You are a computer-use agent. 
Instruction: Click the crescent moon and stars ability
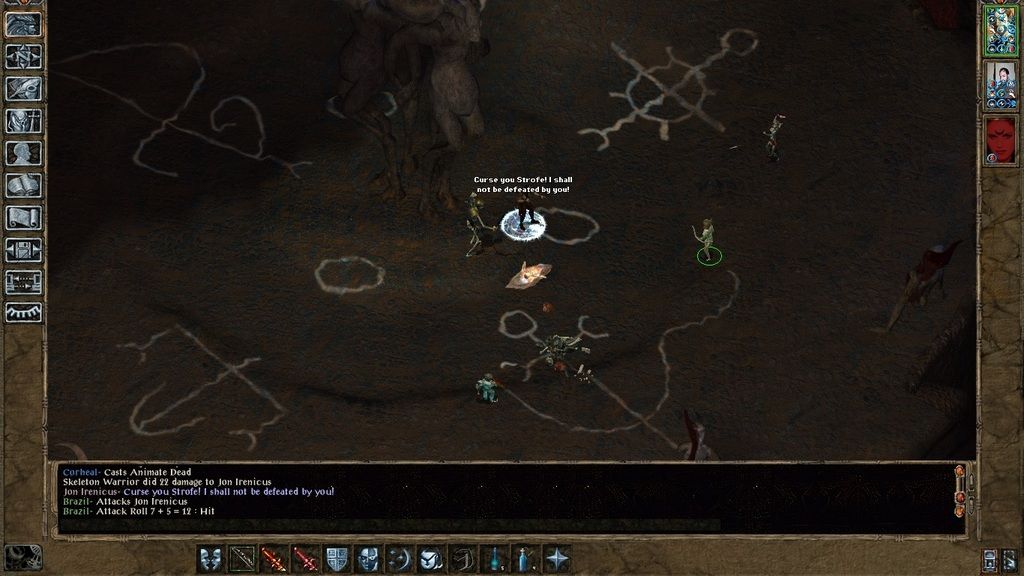click(400, 558)
